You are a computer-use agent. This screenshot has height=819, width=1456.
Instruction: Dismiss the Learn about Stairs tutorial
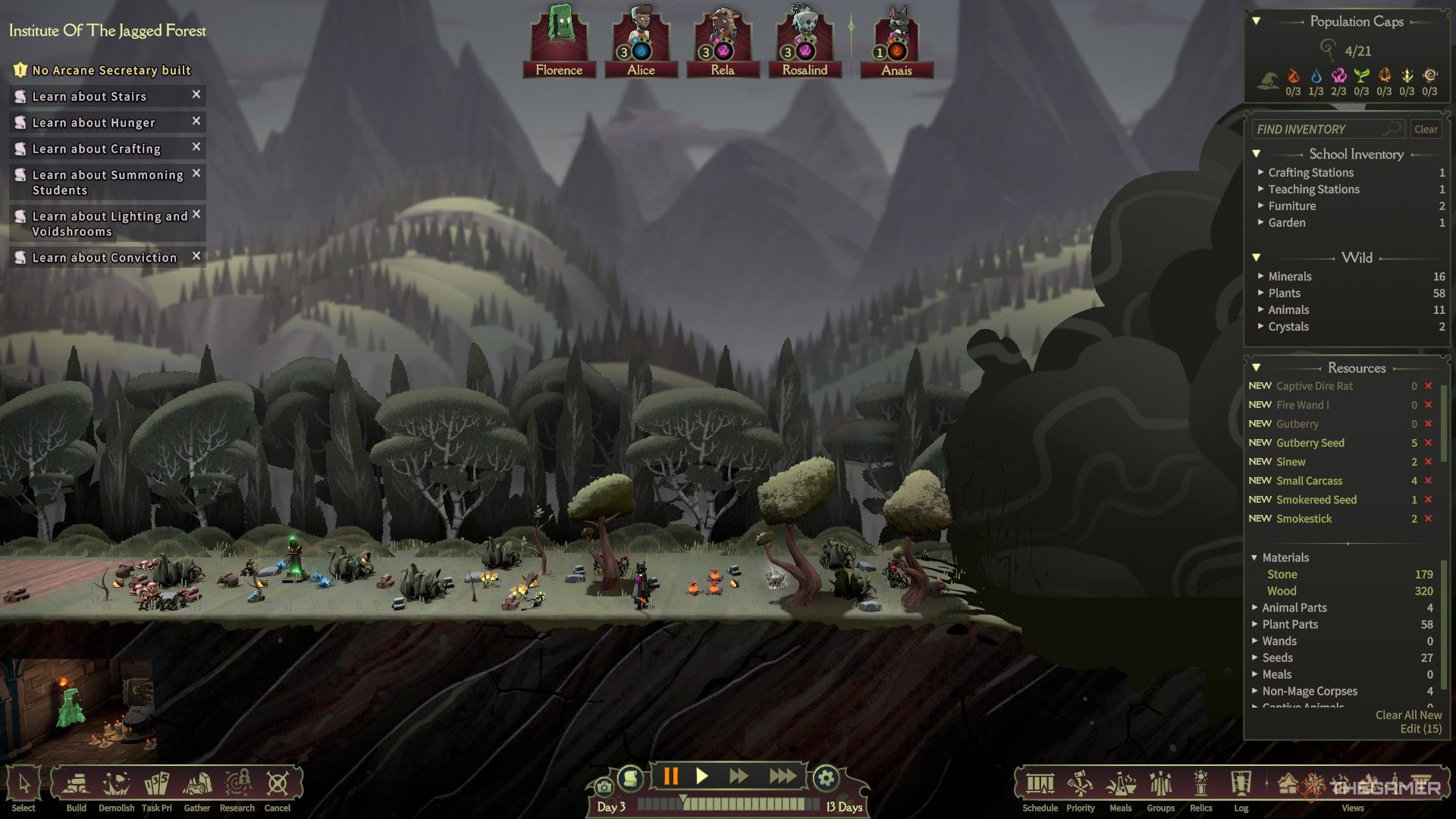point(196,95)
